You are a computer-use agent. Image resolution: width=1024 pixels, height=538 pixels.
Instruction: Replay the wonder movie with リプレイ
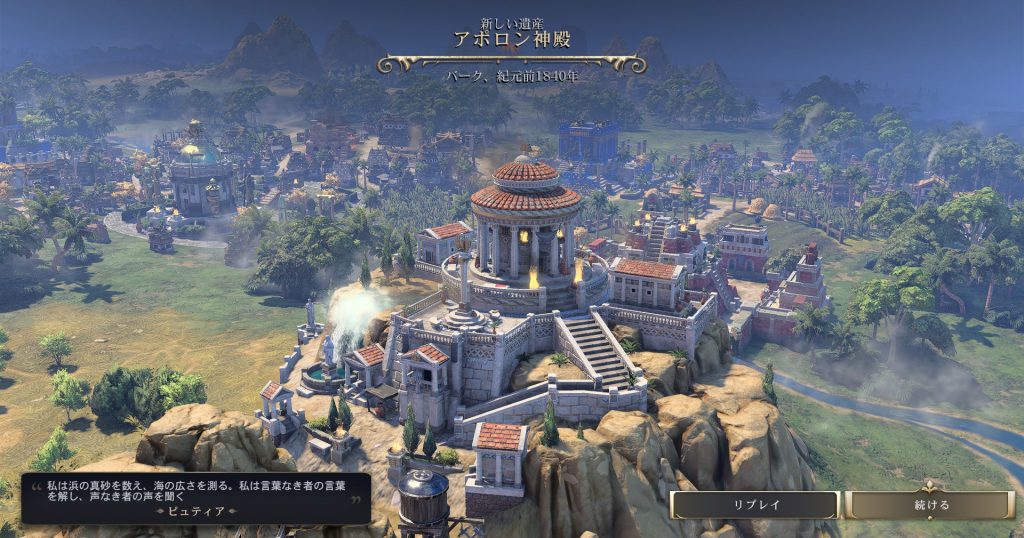point(753,505)
